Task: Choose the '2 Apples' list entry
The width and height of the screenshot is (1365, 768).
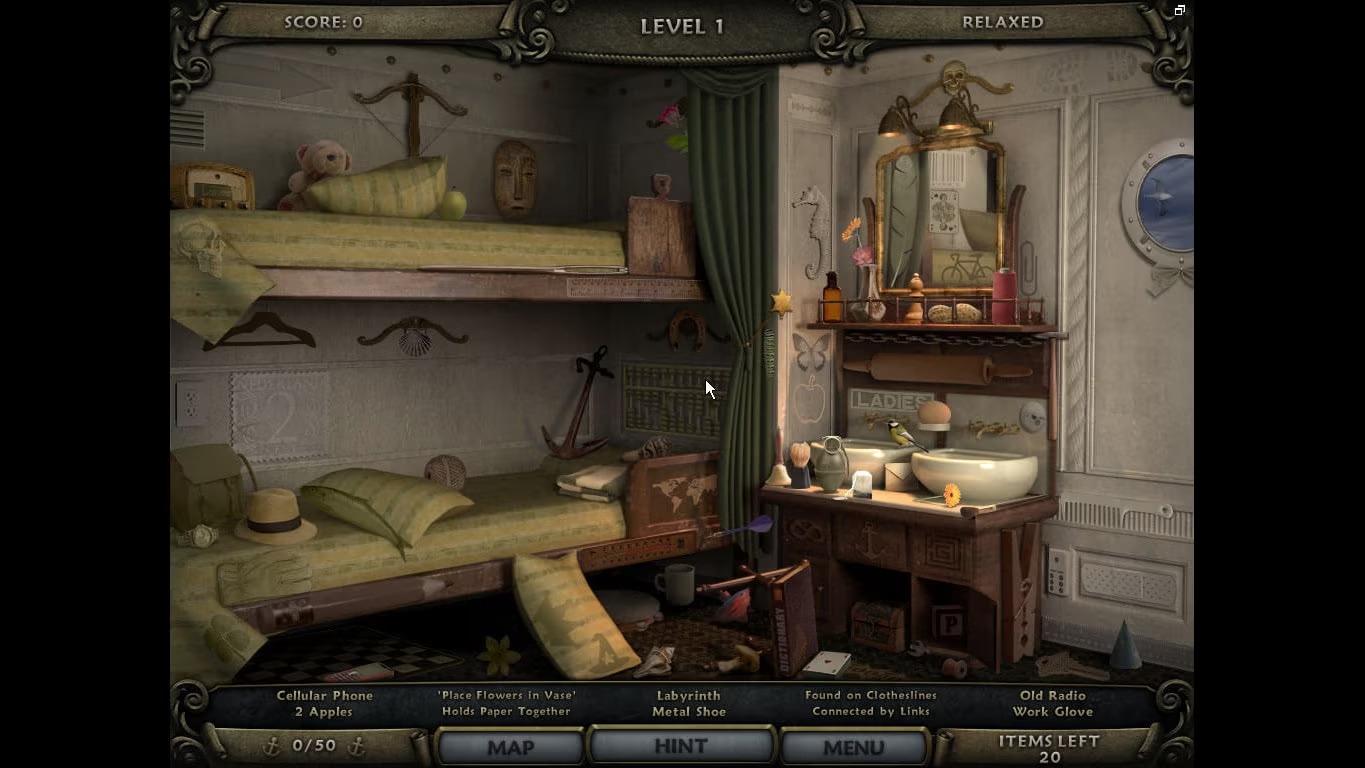Action: tap(324, 712)
